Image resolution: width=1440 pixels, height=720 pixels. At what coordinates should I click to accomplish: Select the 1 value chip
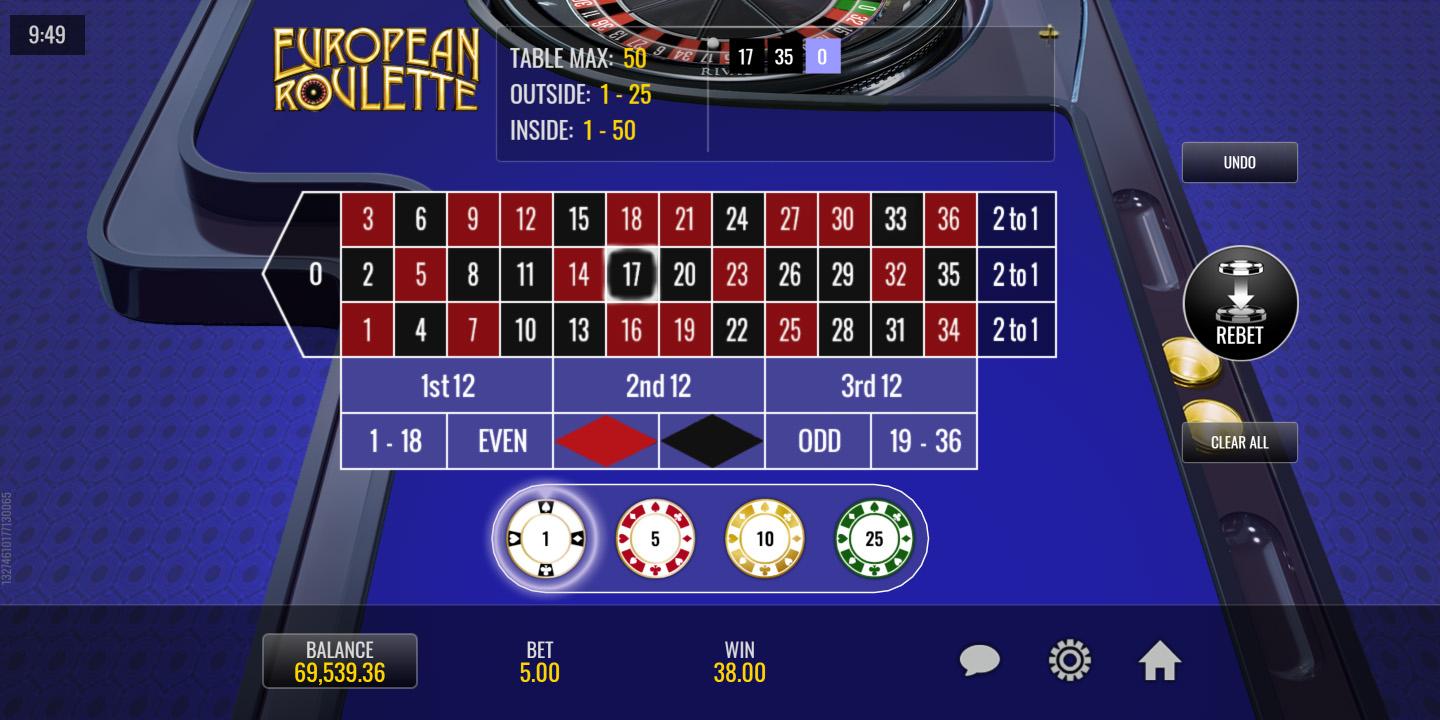[x=545, y=539]
